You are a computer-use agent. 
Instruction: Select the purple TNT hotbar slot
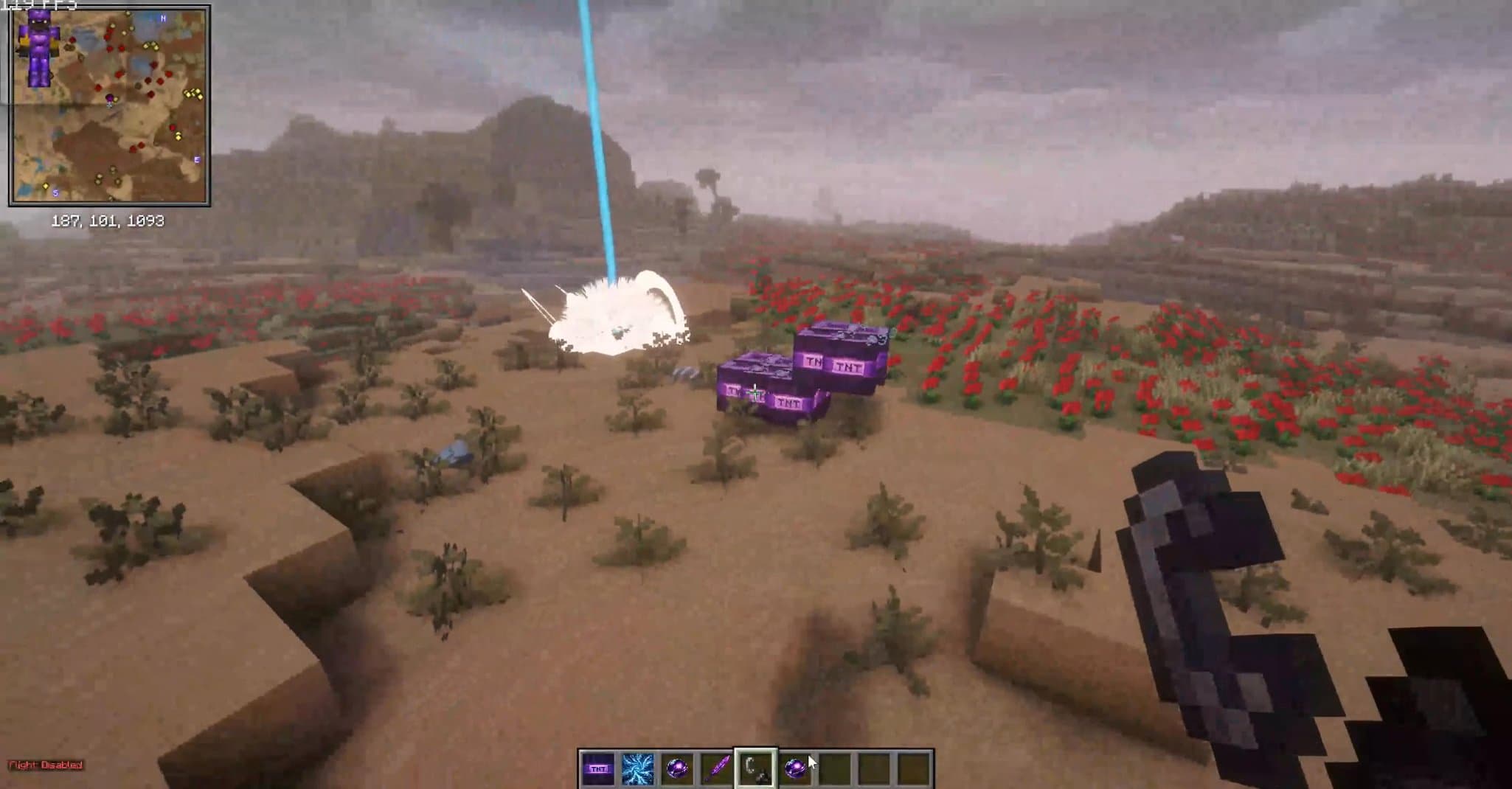coord(597,769)
